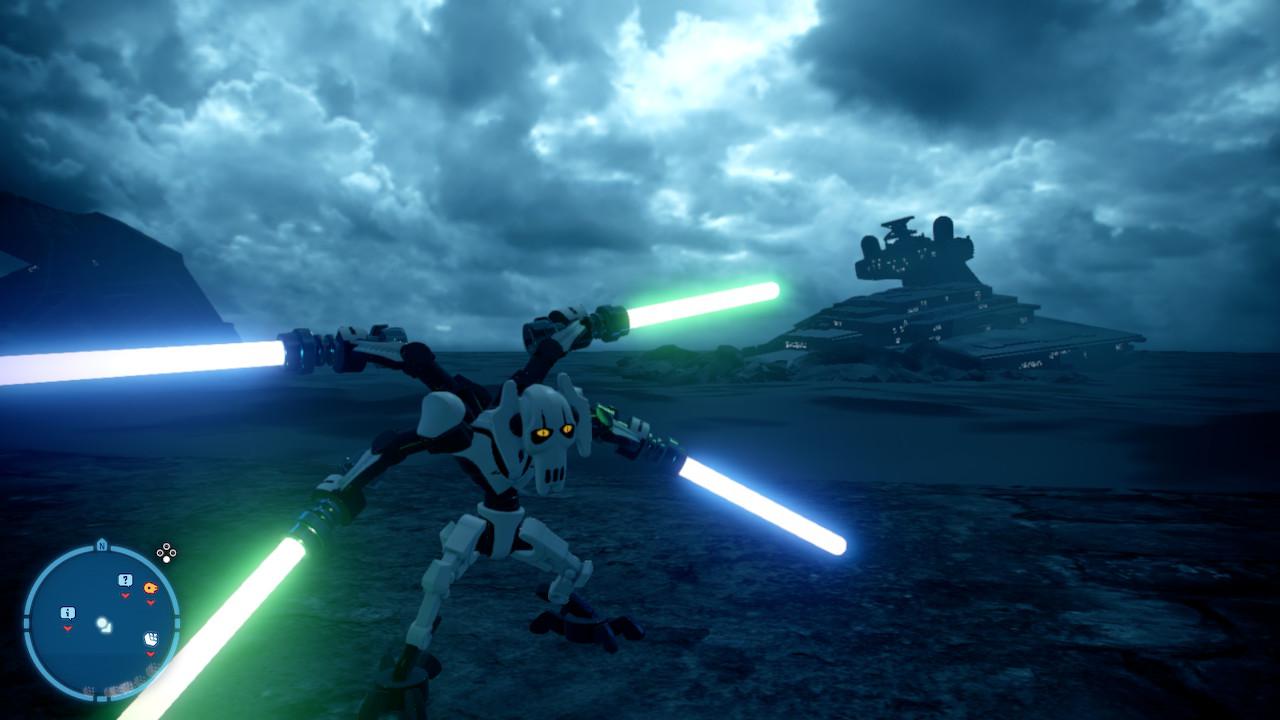1280x720 pixels.
Task: Click the orange creature icon on the minimap
Action: (150, 587)
